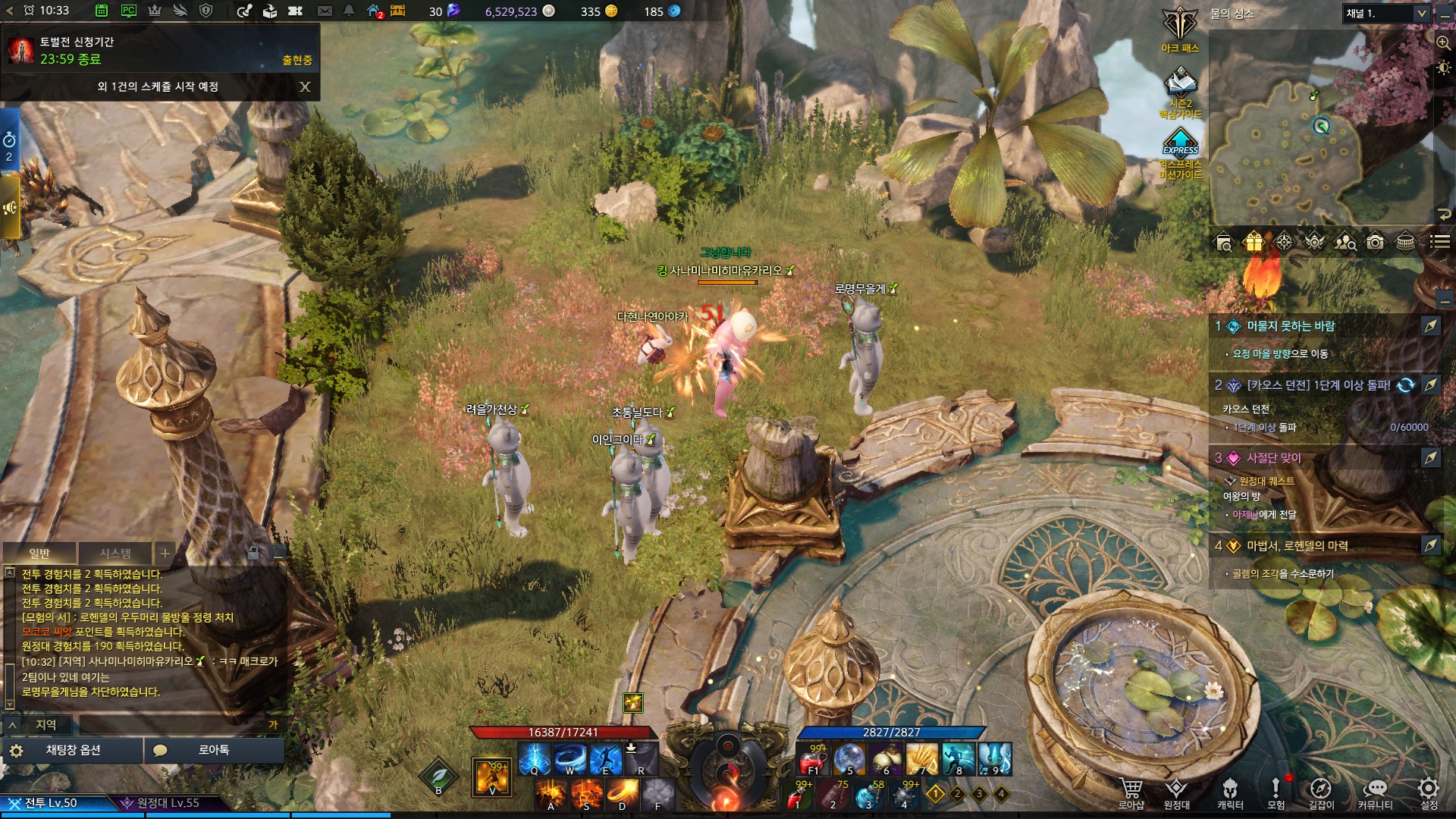Add a new chat tab with the plus button
This screenshot has height=819, width=1456.
pos(165,553)
